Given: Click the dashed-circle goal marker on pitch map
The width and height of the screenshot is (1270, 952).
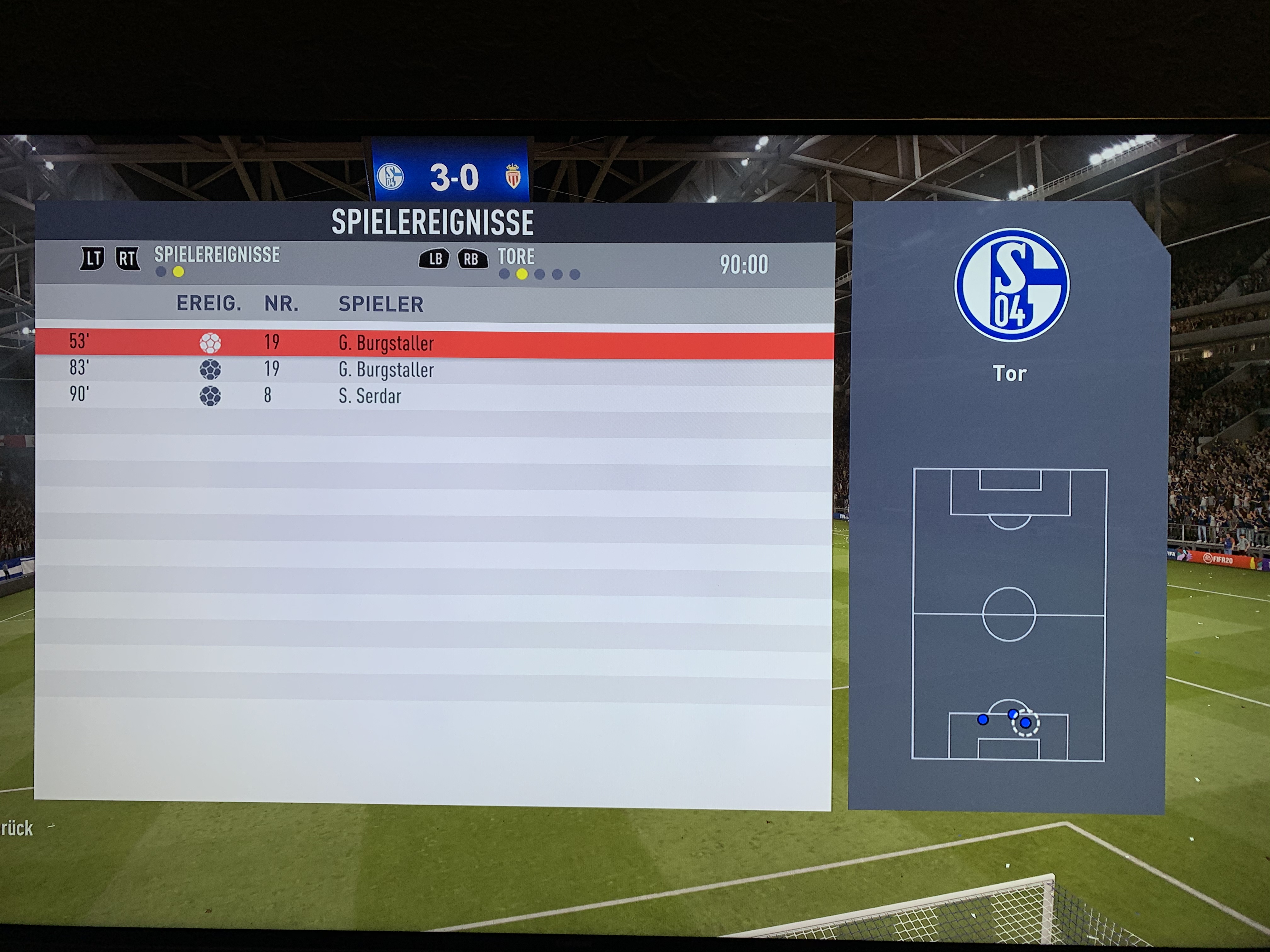Looking at the screenshot, I should (x=1025, y=723).
